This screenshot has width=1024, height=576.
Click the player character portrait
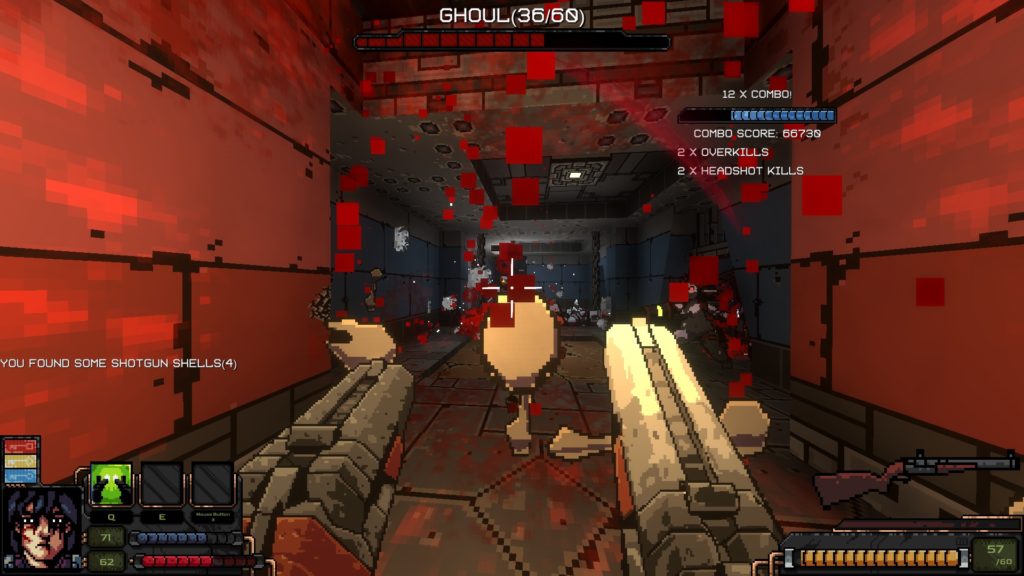41,529
